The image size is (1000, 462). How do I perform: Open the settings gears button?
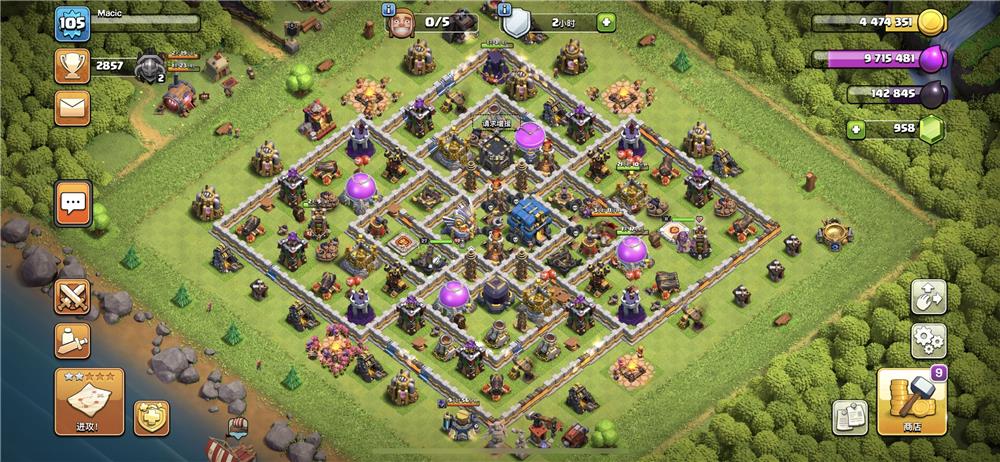928,340
